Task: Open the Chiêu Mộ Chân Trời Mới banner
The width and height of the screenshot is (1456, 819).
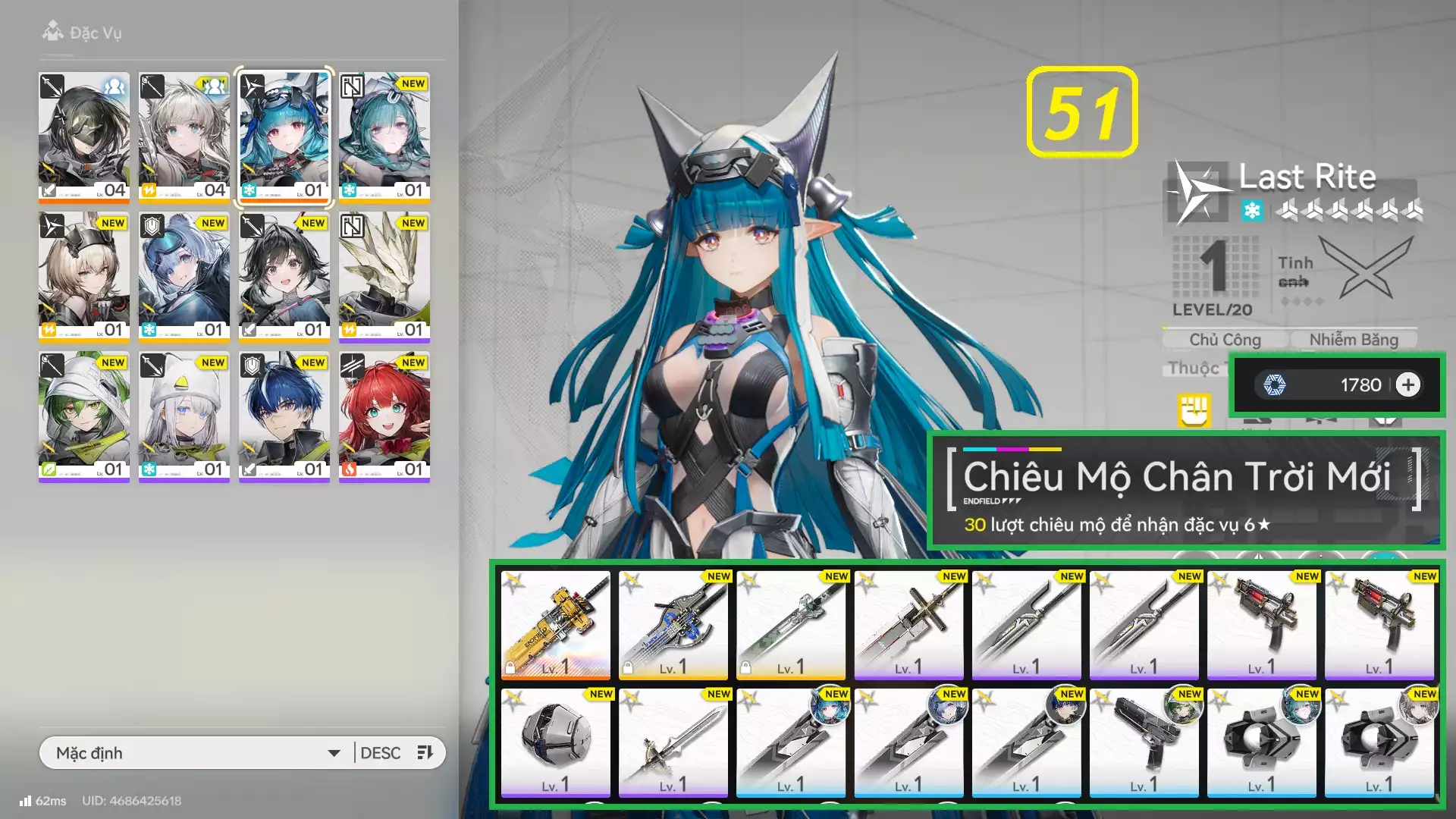Action: 1185,490
